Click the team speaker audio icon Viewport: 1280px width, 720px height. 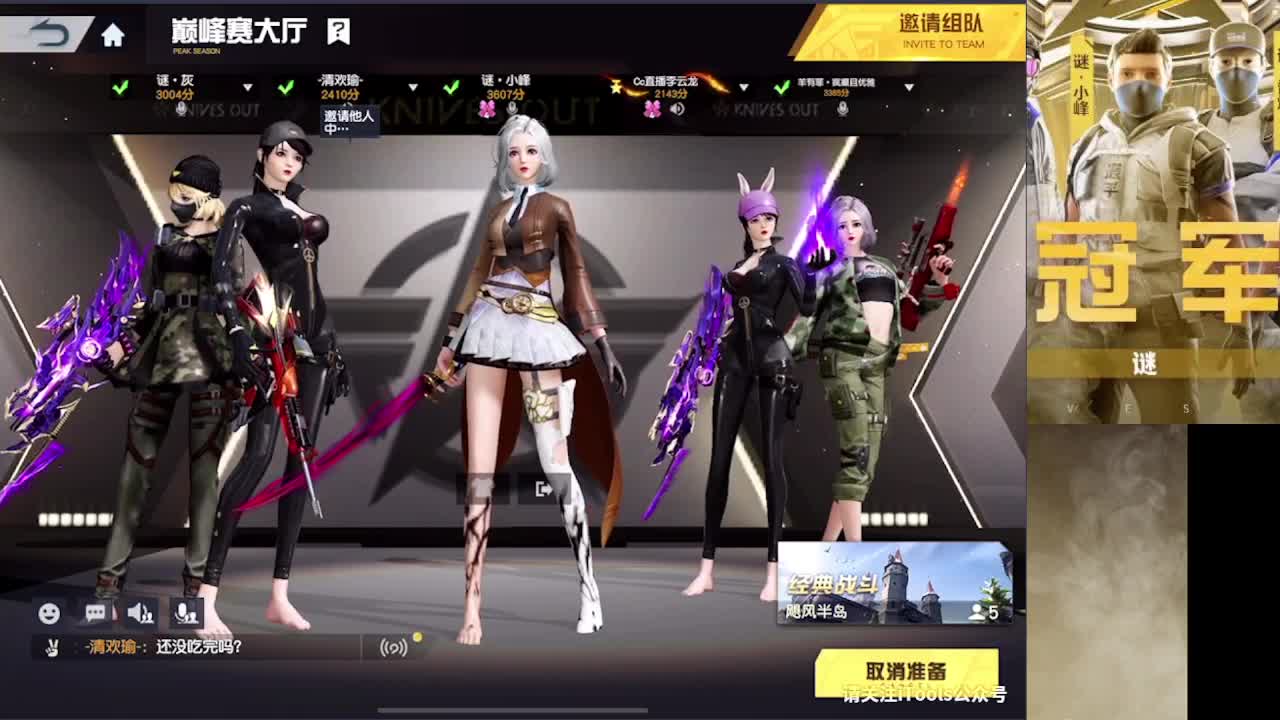click(140, 613)
